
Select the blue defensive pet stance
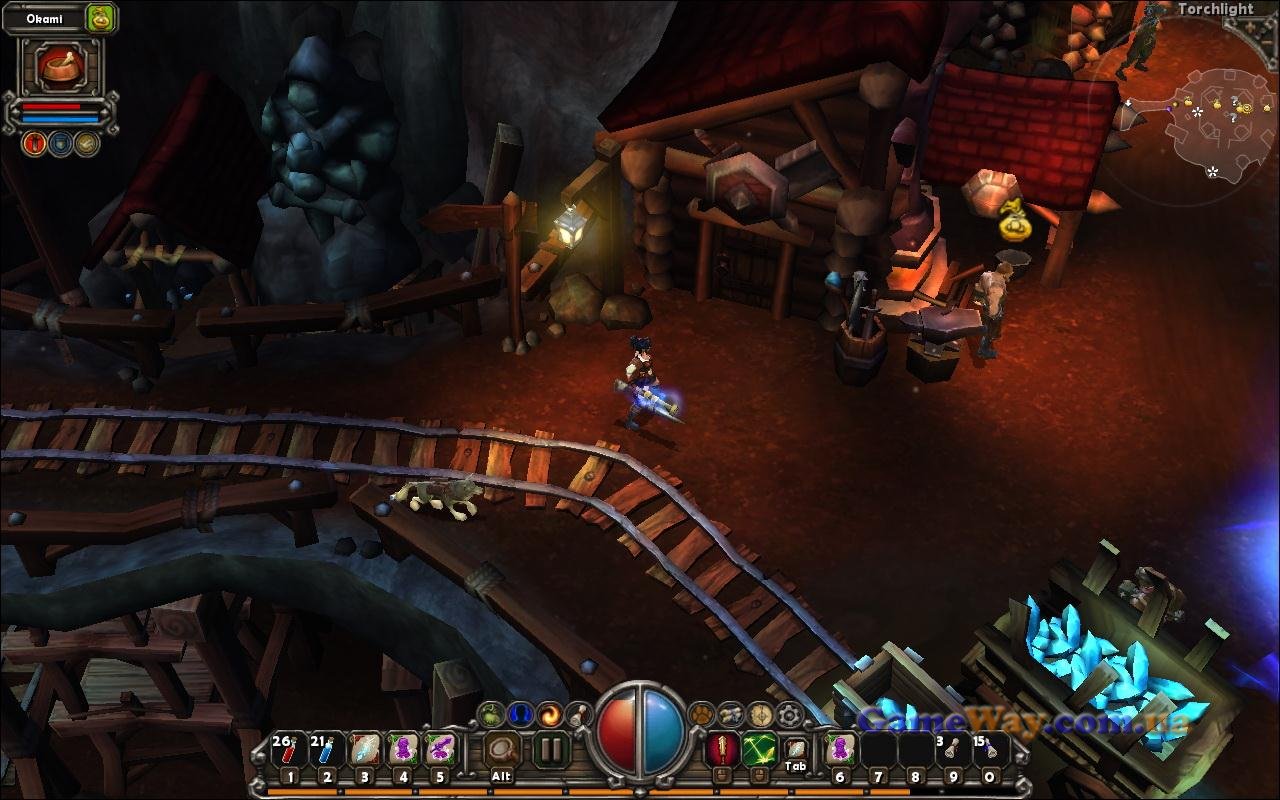pos(61,143)
